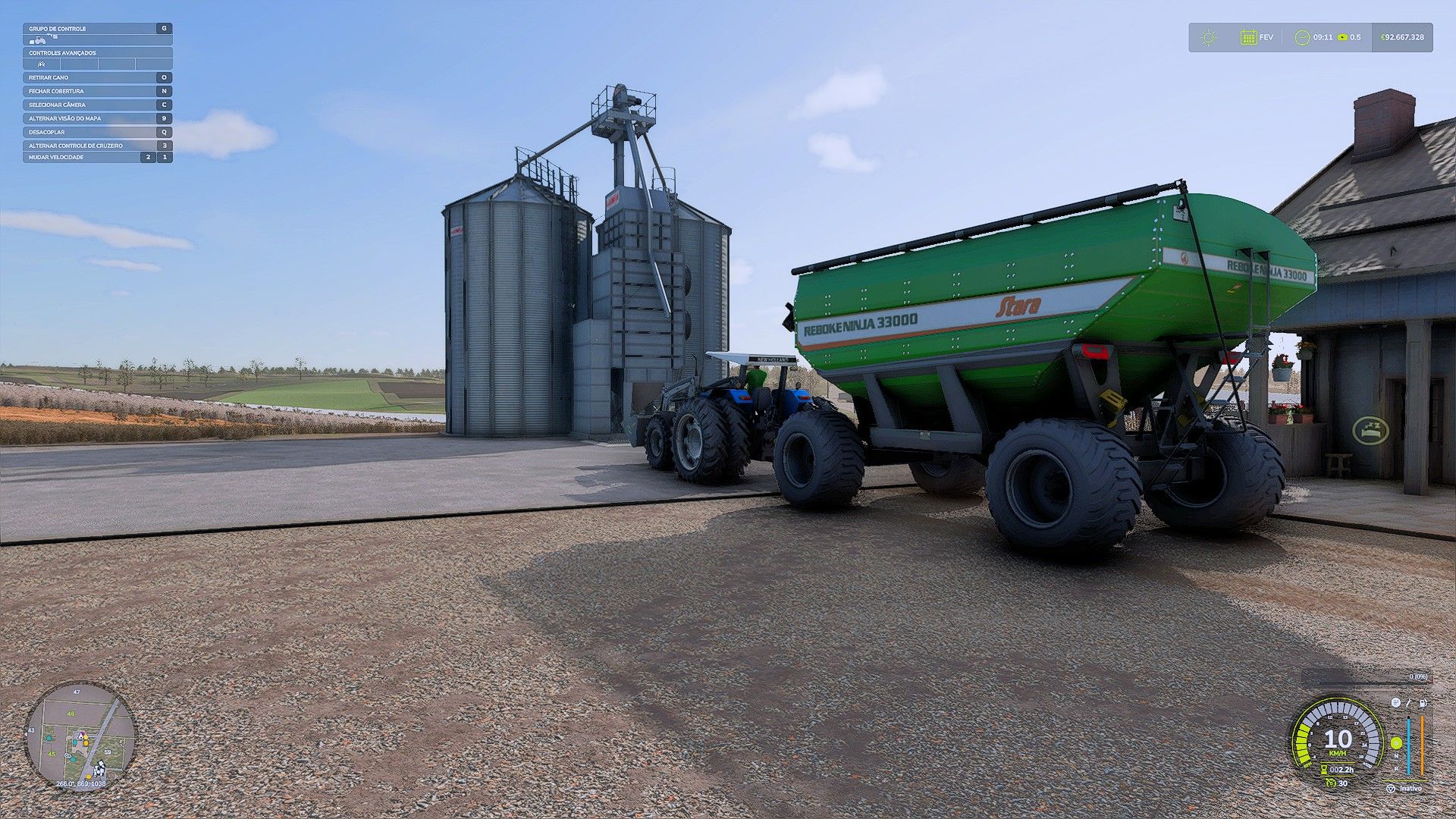The height and width of the screenshot is (819, 1456).
Task: Click the sun weather icon
Action: [x=1209, y=37]
